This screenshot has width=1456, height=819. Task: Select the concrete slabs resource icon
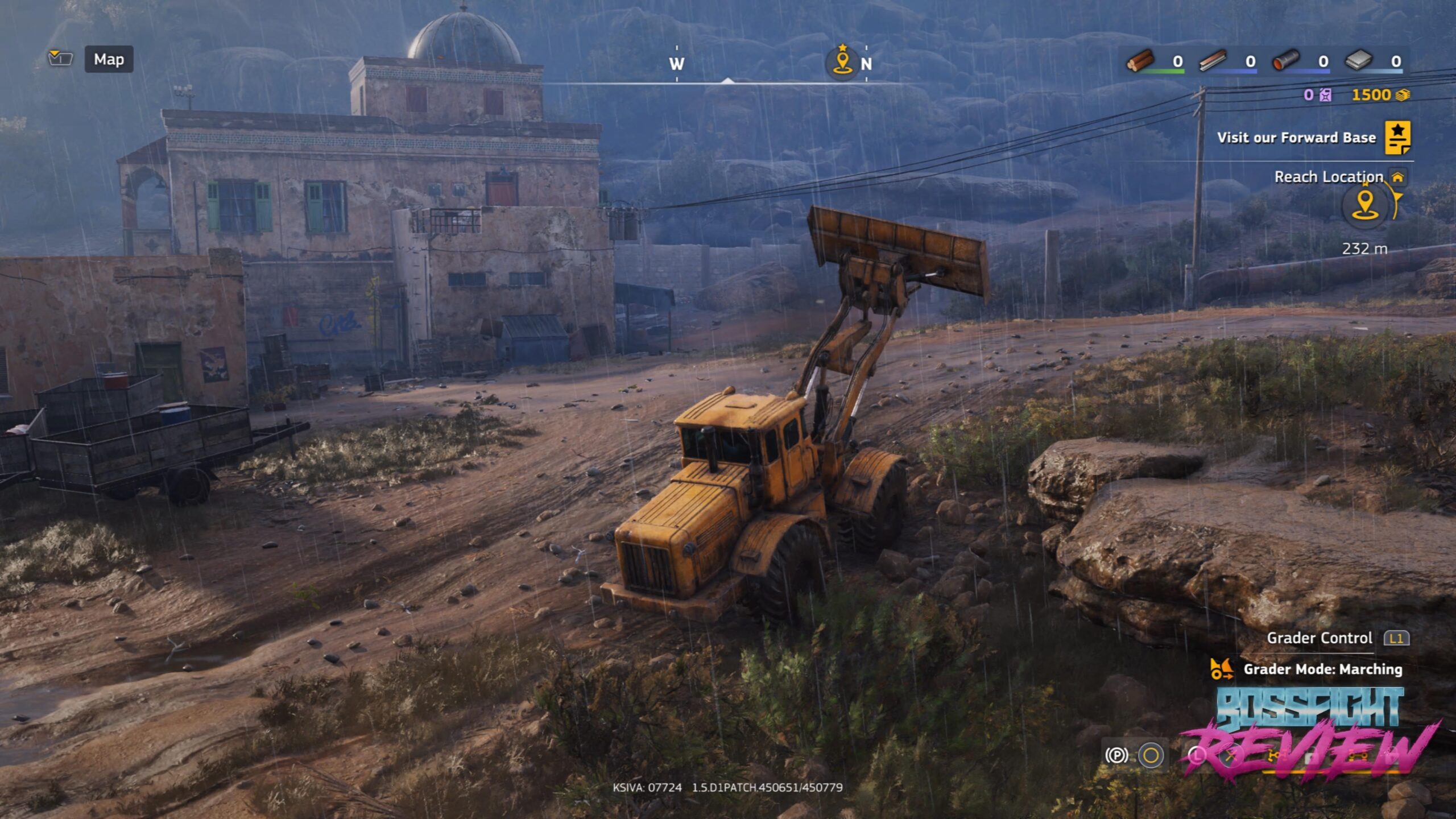point(1359,60)
